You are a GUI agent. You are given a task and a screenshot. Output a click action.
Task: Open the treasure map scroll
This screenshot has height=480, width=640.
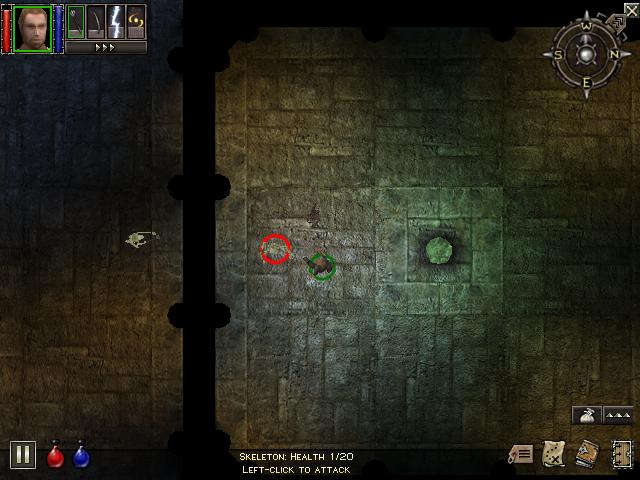pos(553,455)
